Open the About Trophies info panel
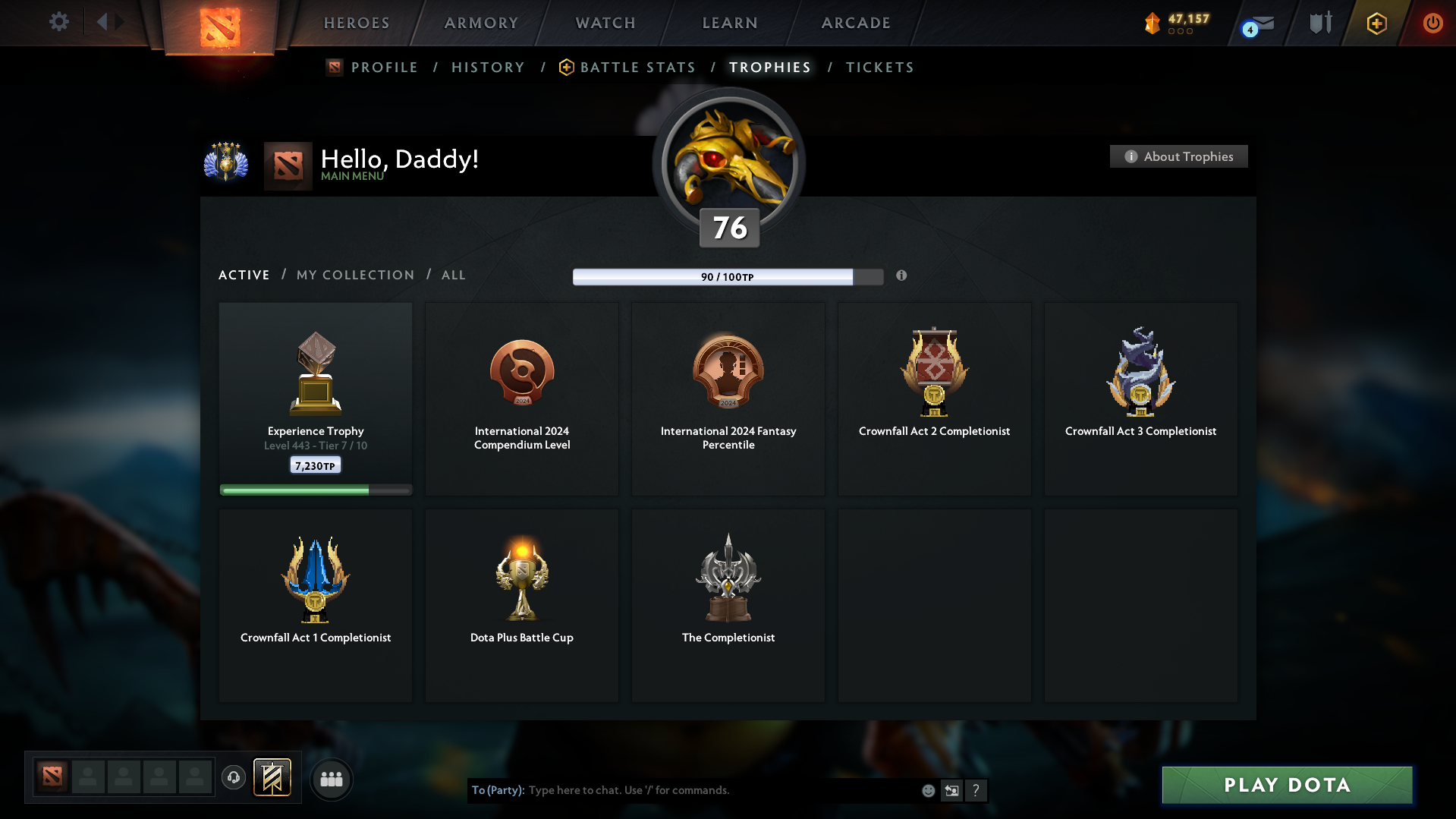Image resolution: width=1456 pixels, height=819 pixels. [1178, 156]
